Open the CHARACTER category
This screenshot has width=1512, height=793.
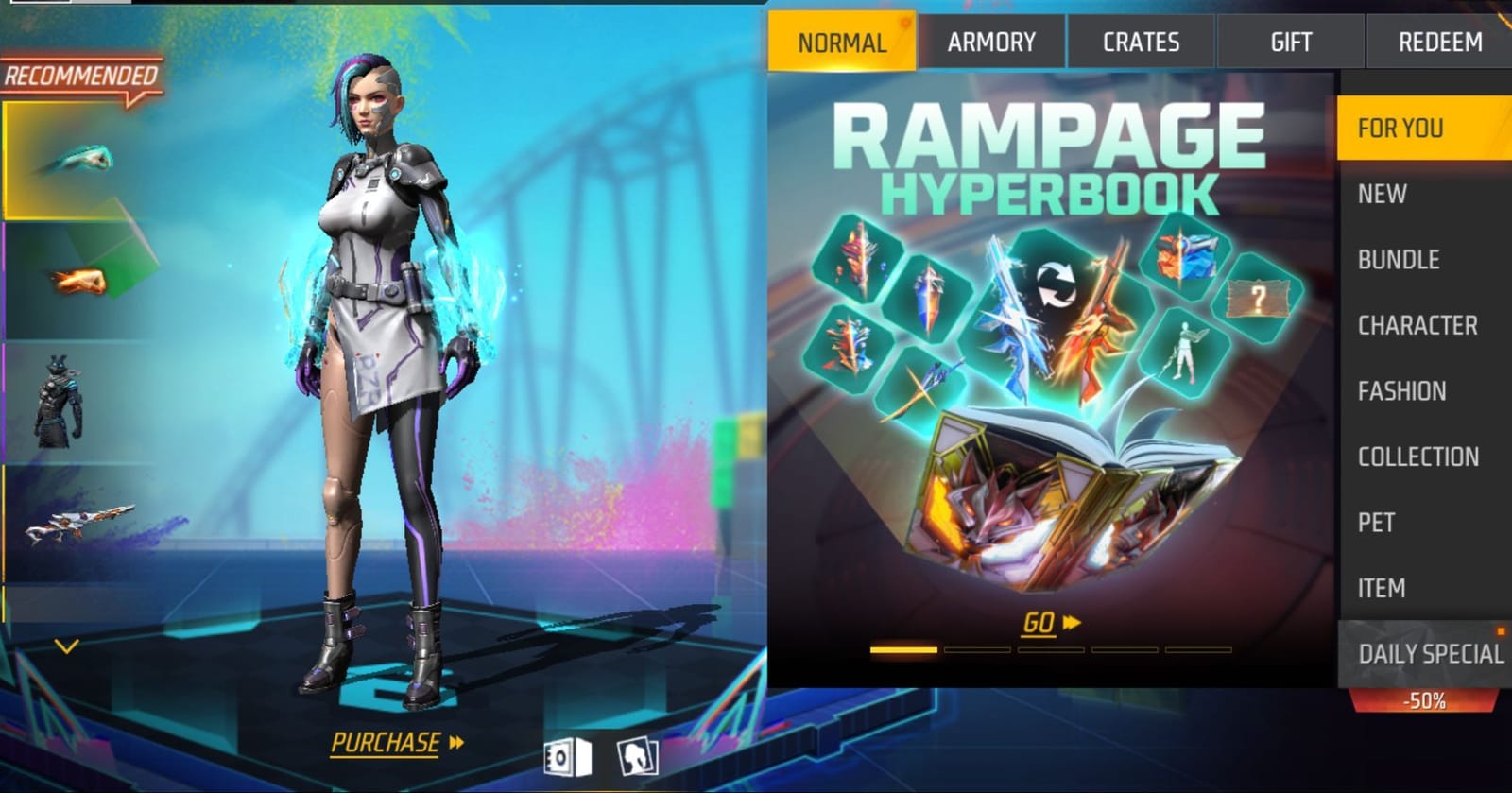[x=1417, y=325]
